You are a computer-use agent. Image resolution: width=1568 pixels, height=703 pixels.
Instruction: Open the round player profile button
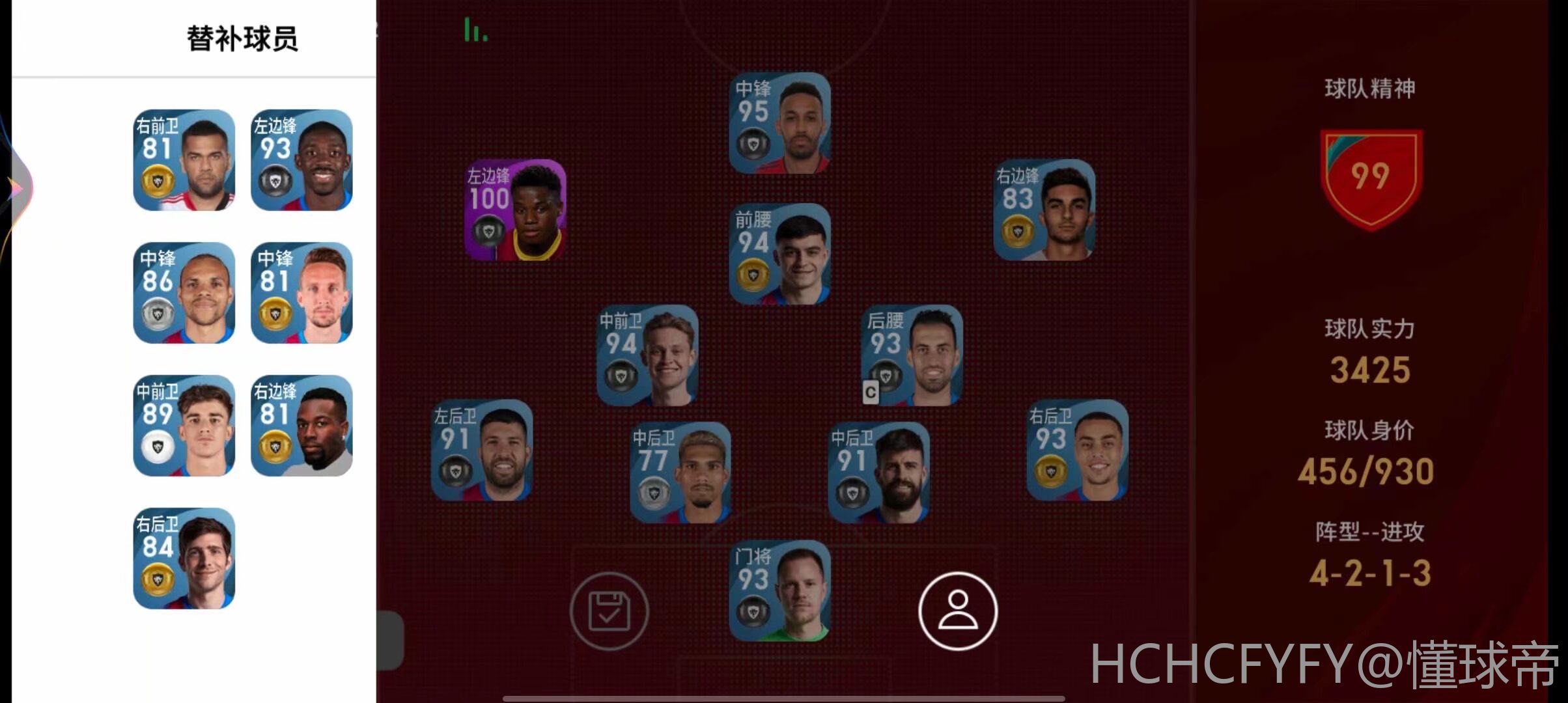958,611
